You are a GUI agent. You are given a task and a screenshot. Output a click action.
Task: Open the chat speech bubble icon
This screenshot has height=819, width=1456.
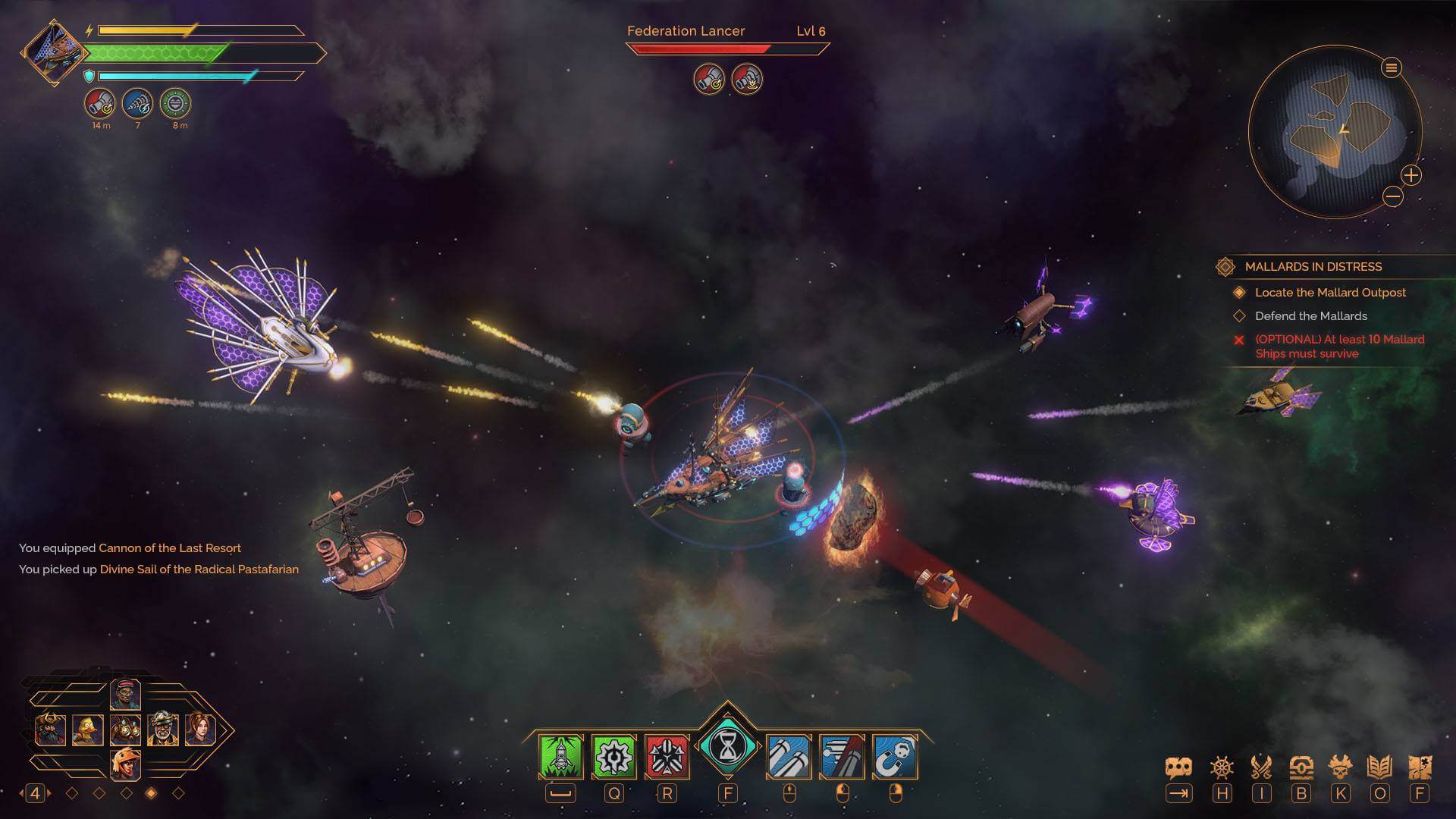point(1178,767)
